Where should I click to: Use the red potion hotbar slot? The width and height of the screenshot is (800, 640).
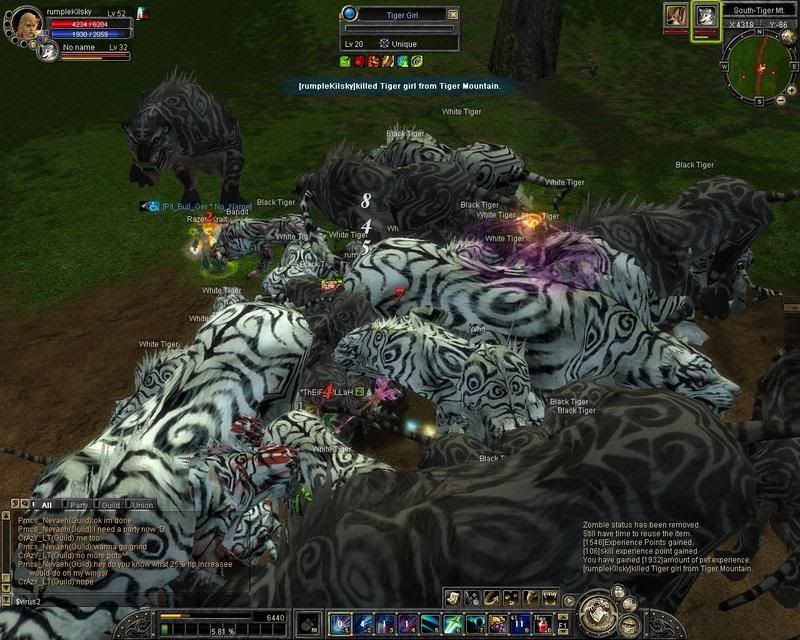[x=543, y=624]
